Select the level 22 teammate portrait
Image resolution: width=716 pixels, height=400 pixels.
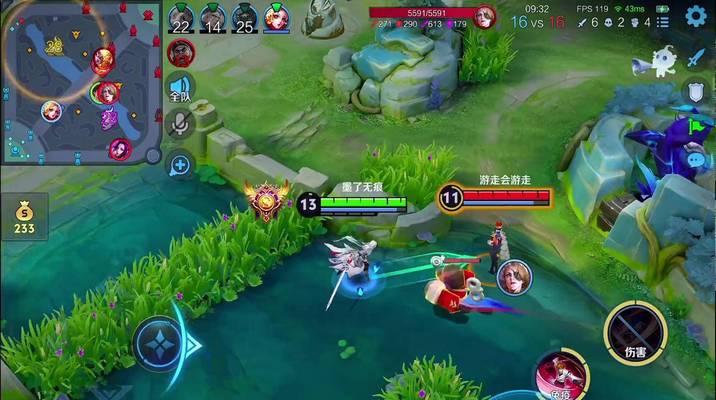tap(180, 18)
